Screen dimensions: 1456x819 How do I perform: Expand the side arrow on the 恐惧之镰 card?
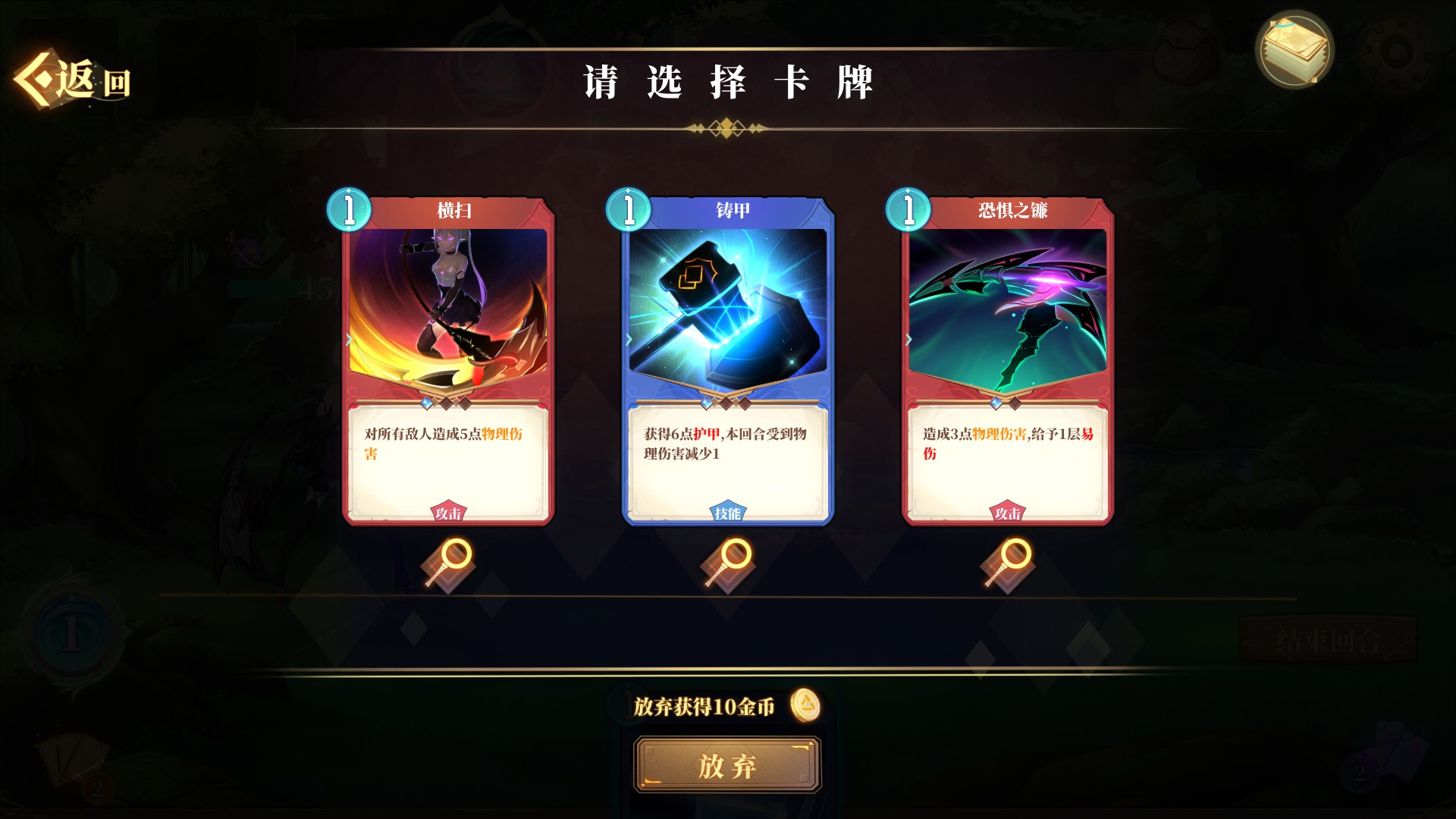908,340
